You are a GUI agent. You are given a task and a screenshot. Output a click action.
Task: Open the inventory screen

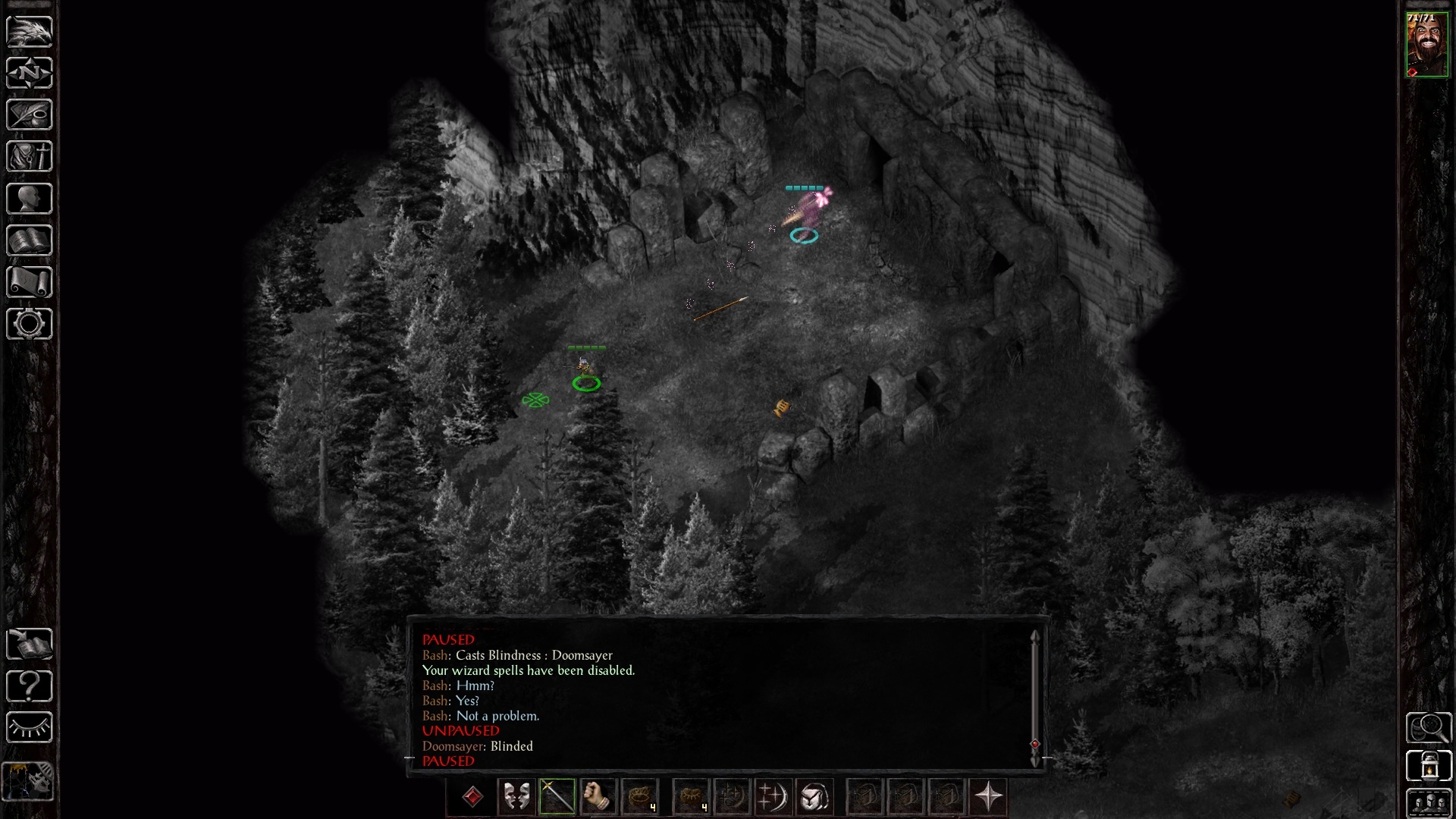tap(30, 157)
